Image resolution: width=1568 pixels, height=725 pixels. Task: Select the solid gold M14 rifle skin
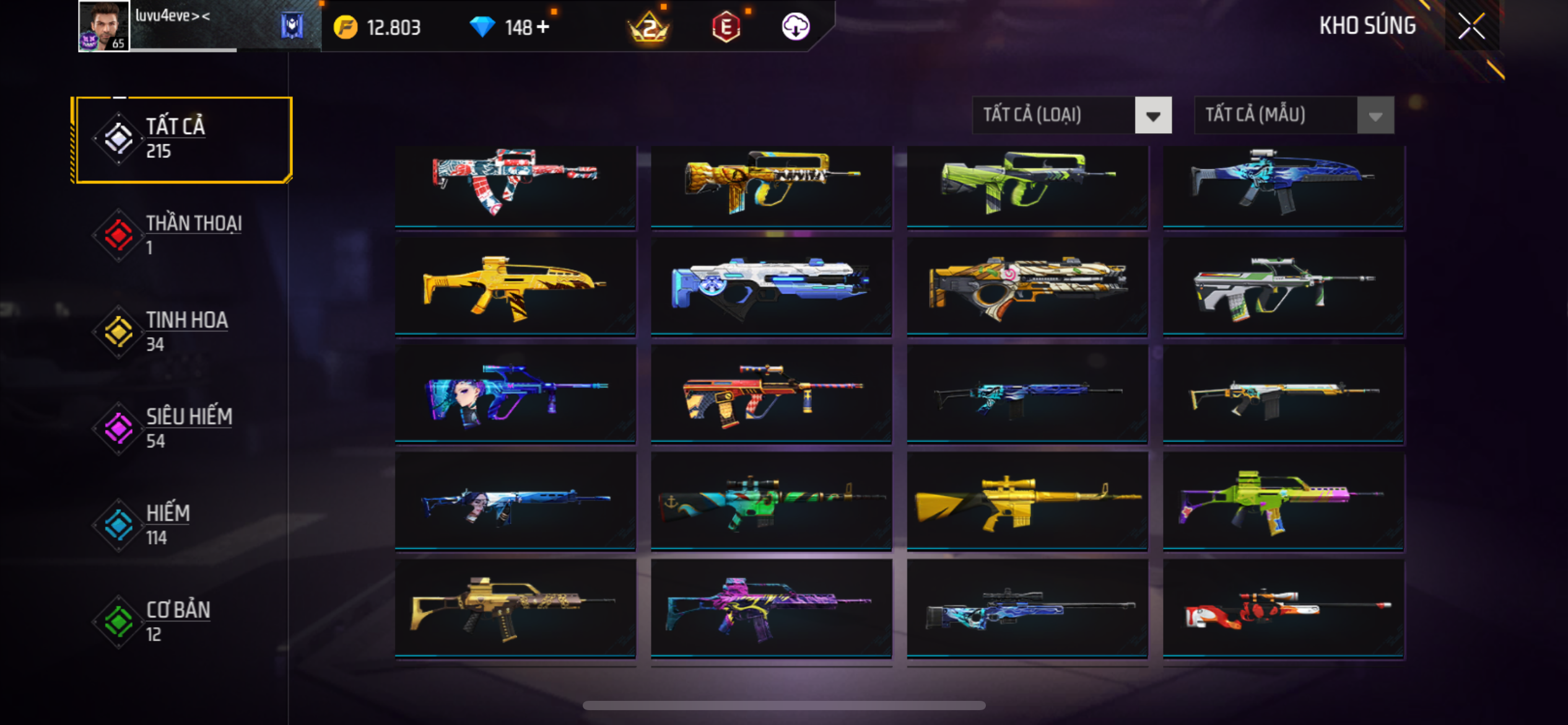click(1027, 501)
